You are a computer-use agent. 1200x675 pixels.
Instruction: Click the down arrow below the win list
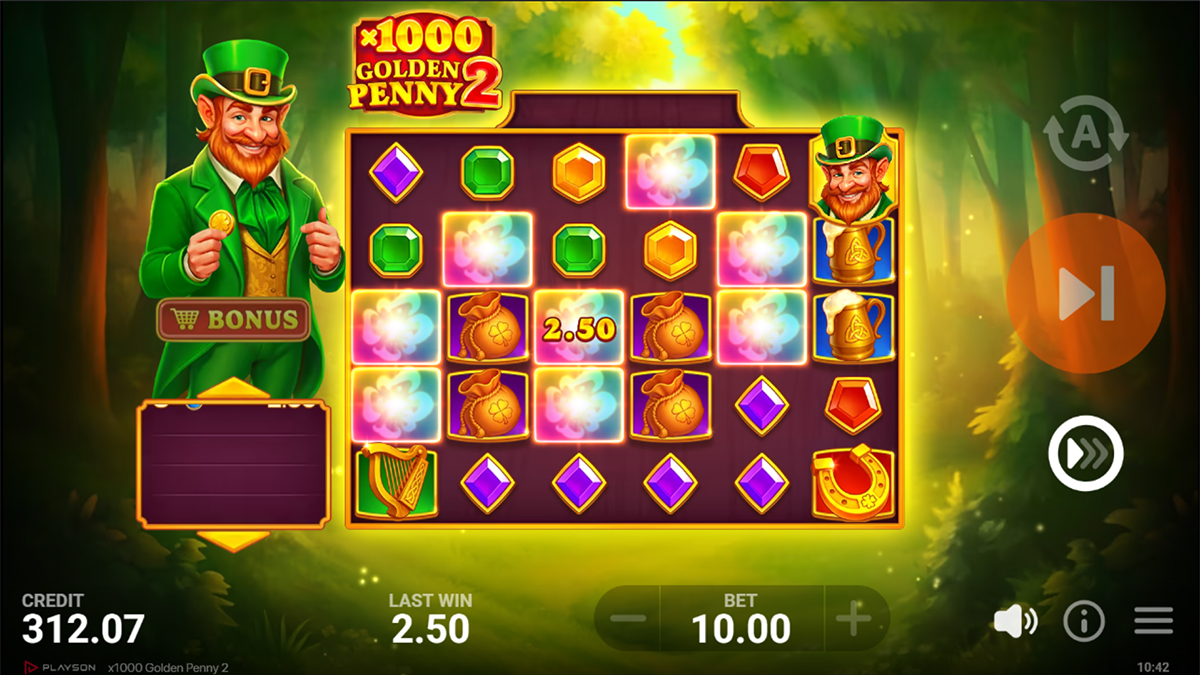coord(233,541)
